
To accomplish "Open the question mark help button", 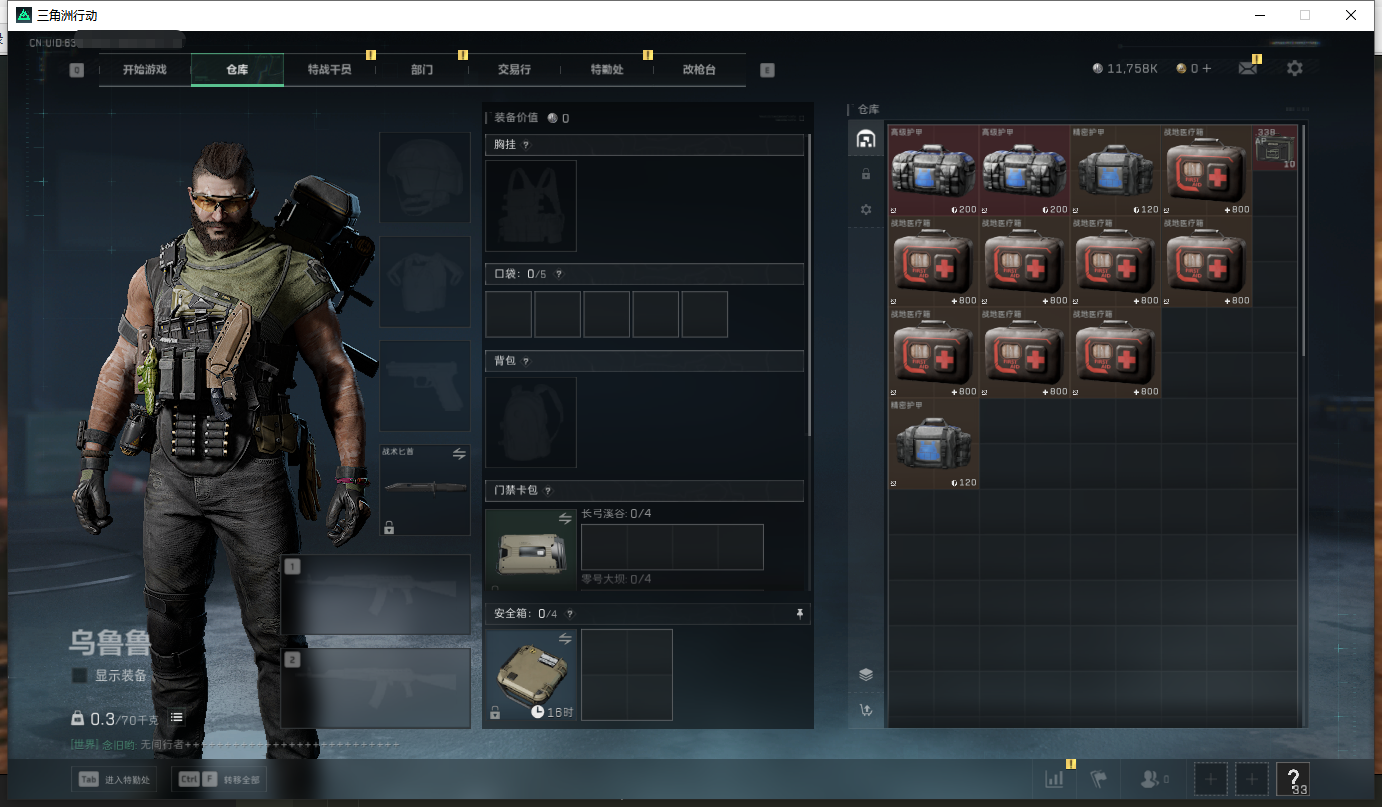I will (1292, 778).
